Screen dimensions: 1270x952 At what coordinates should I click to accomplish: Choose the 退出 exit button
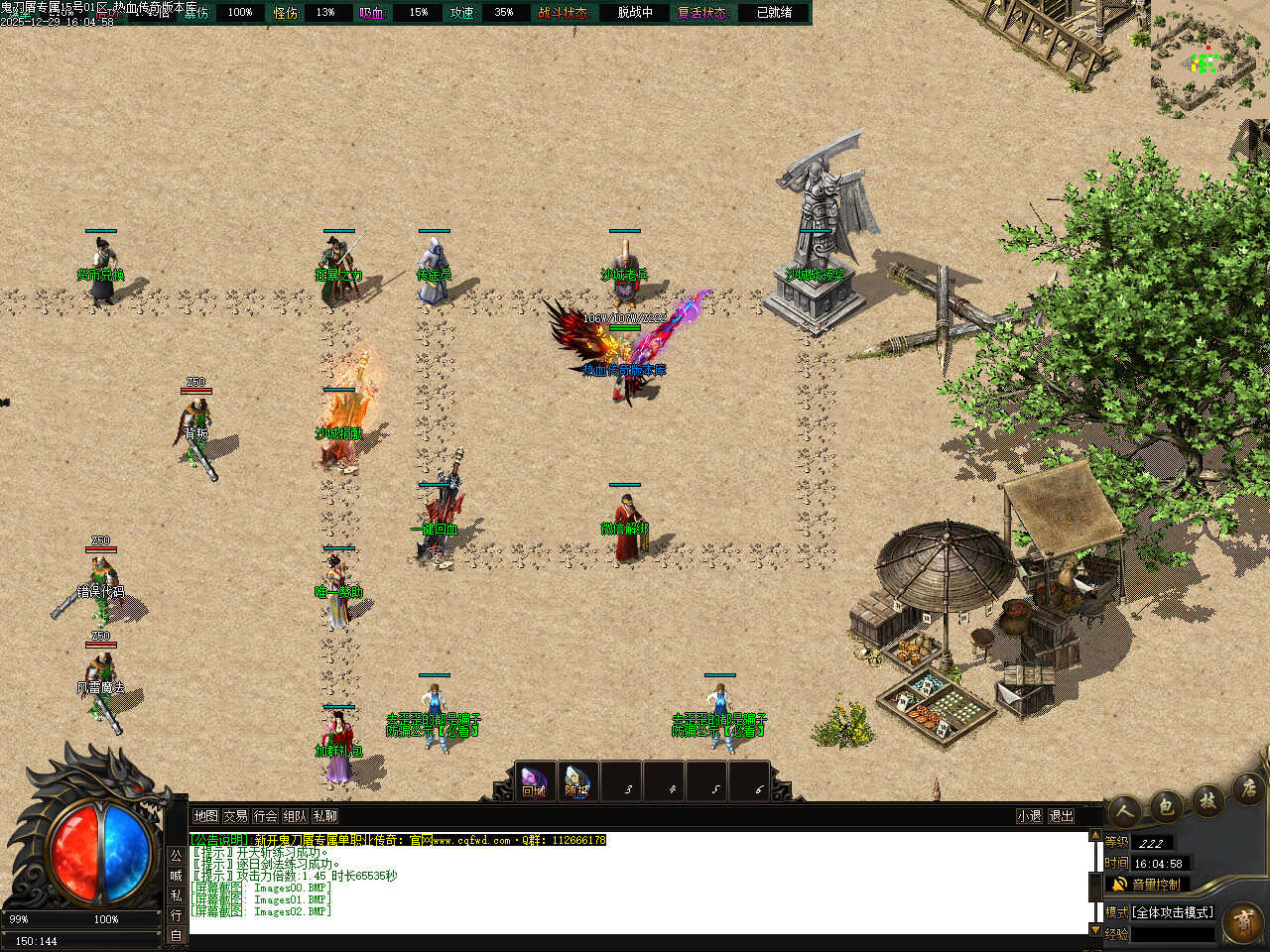point(1061,816)
